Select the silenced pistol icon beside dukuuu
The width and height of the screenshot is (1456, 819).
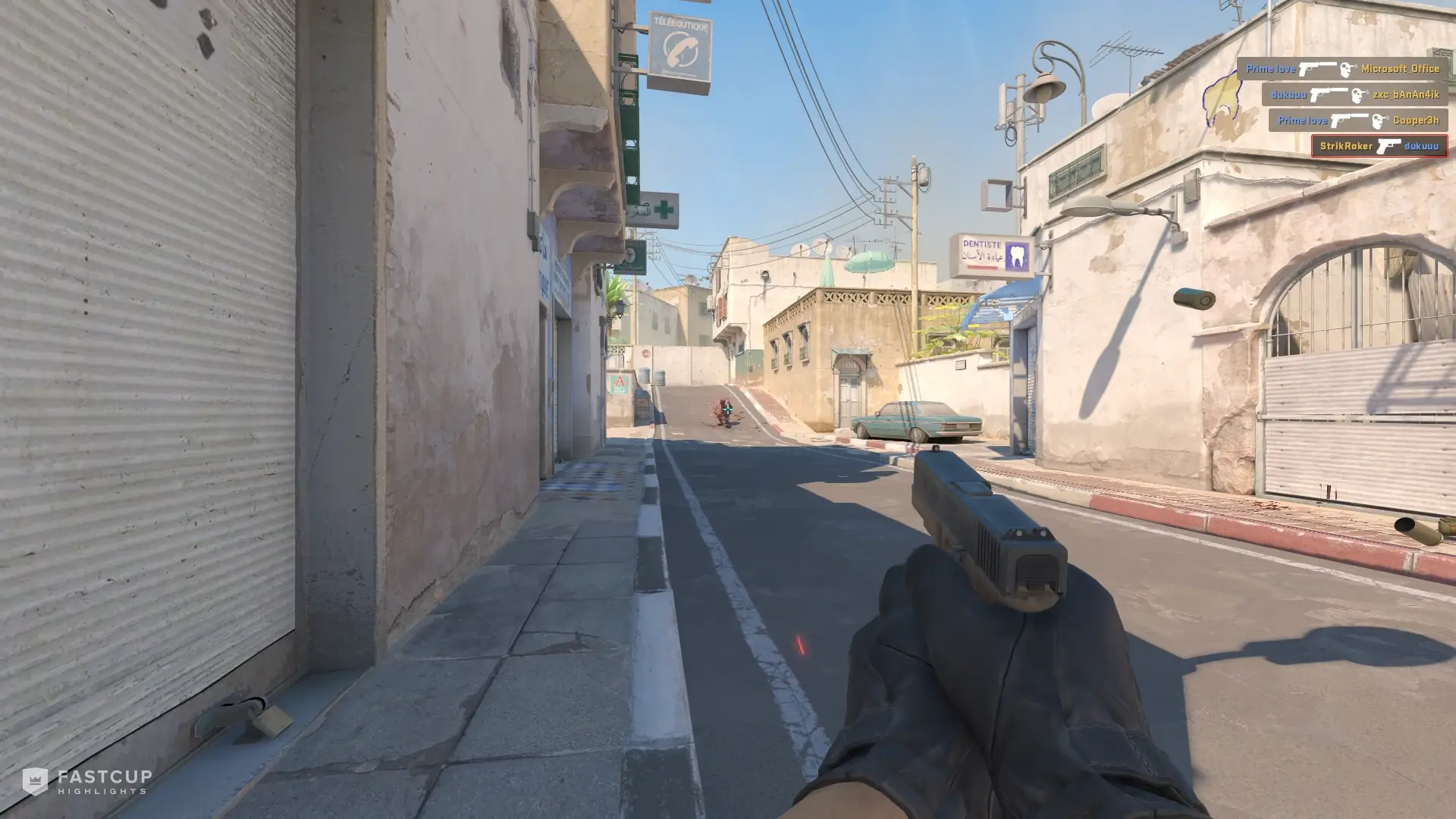coord(1328,96)
